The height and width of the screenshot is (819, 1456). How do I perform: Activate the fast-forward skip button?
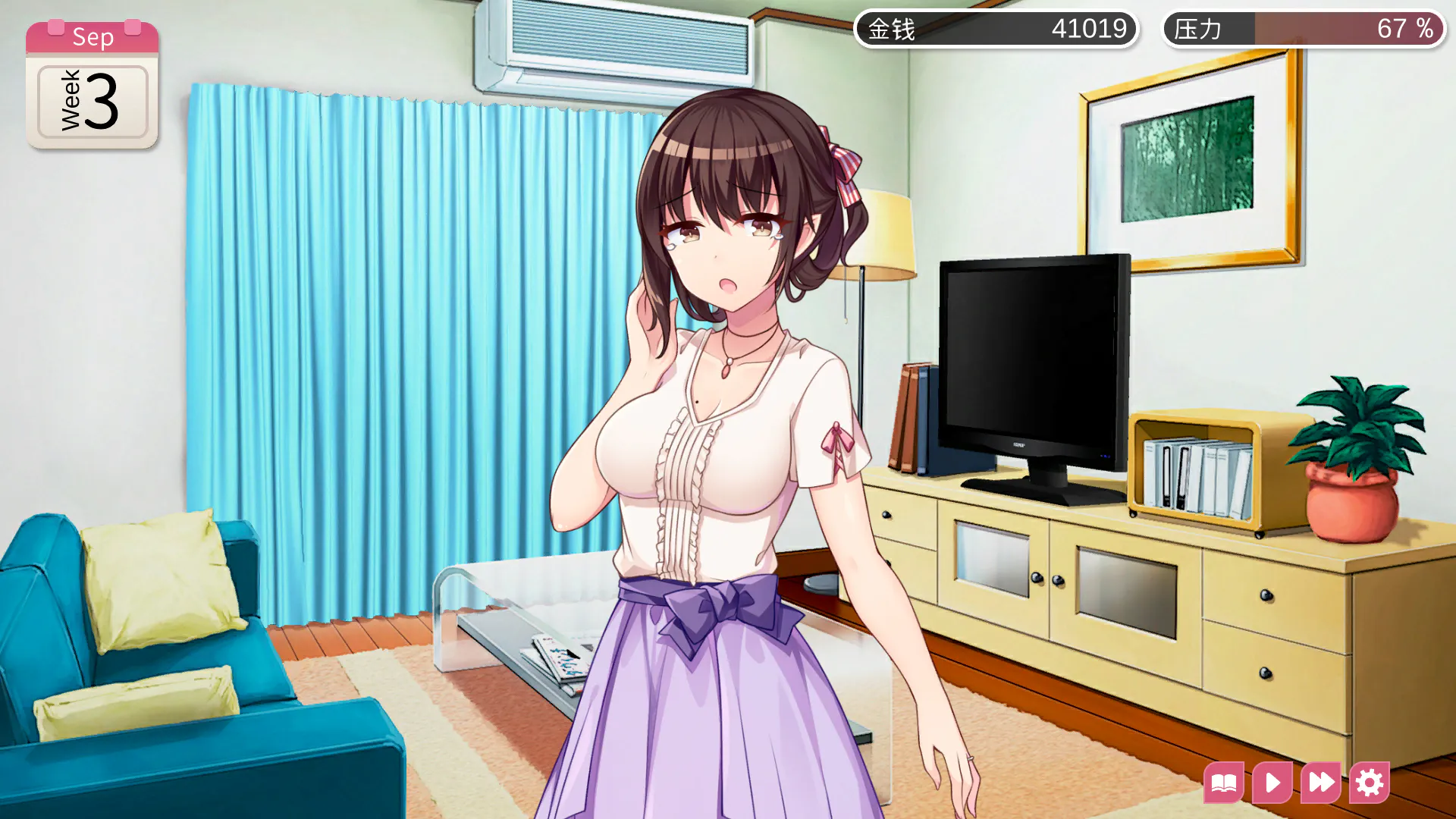point(1321,783)
